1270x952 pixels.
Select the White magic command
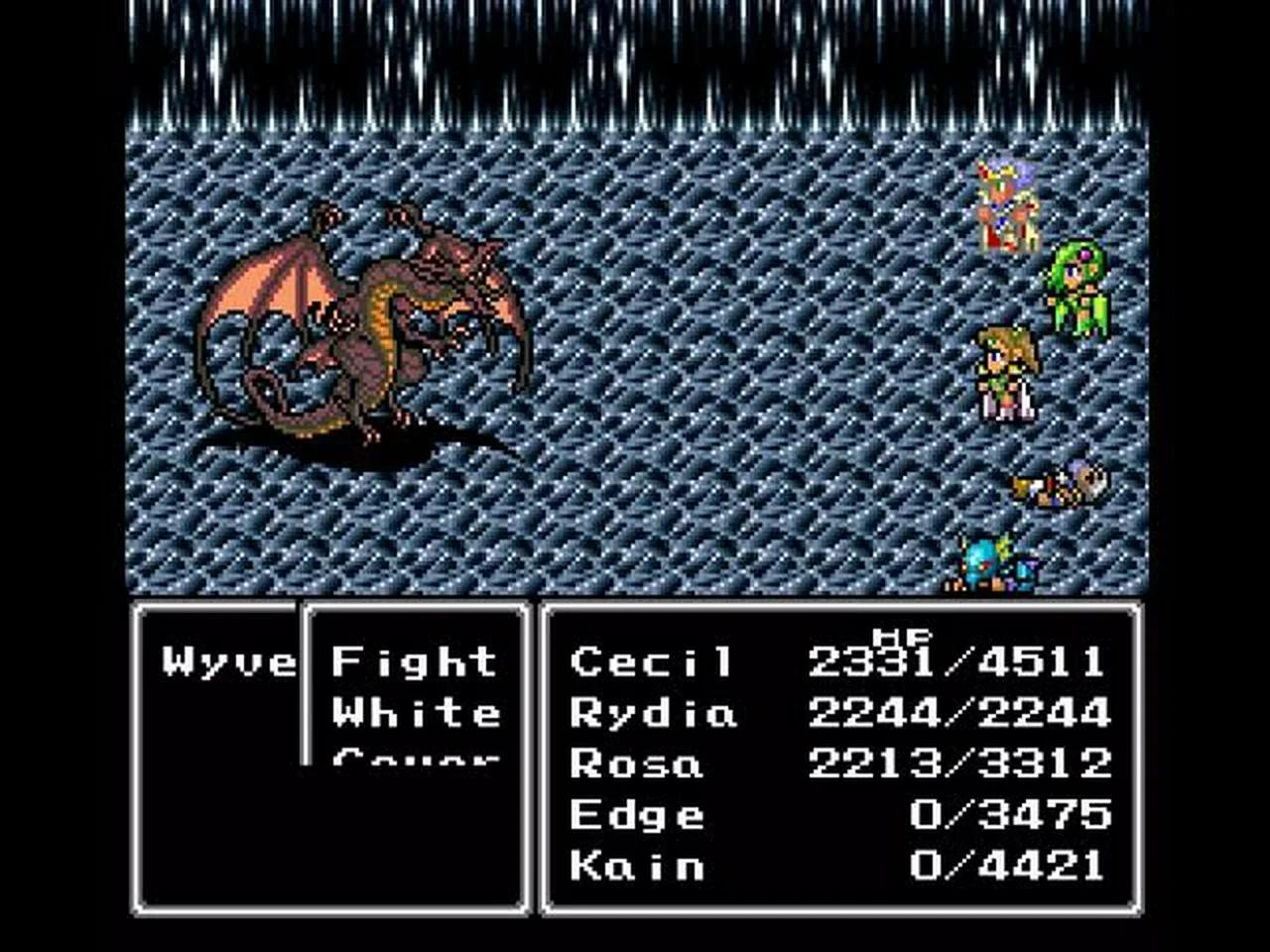[417, 712]
